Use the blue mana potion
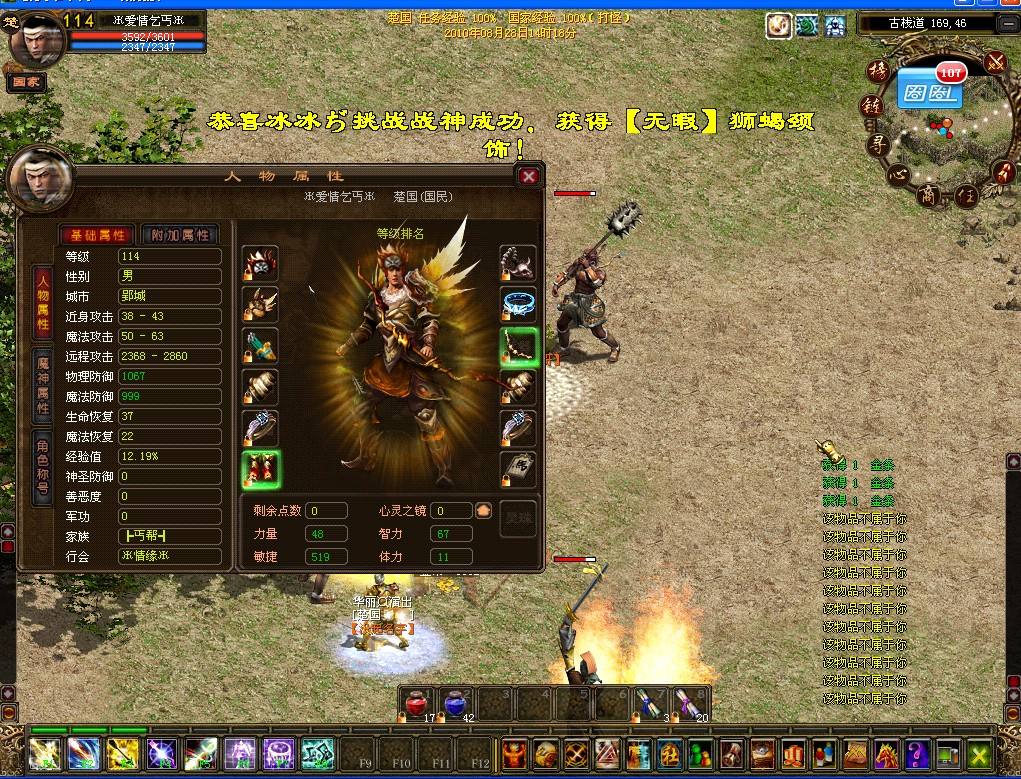The width and height of the screenshot is (1021, 779). pos(456,704)
